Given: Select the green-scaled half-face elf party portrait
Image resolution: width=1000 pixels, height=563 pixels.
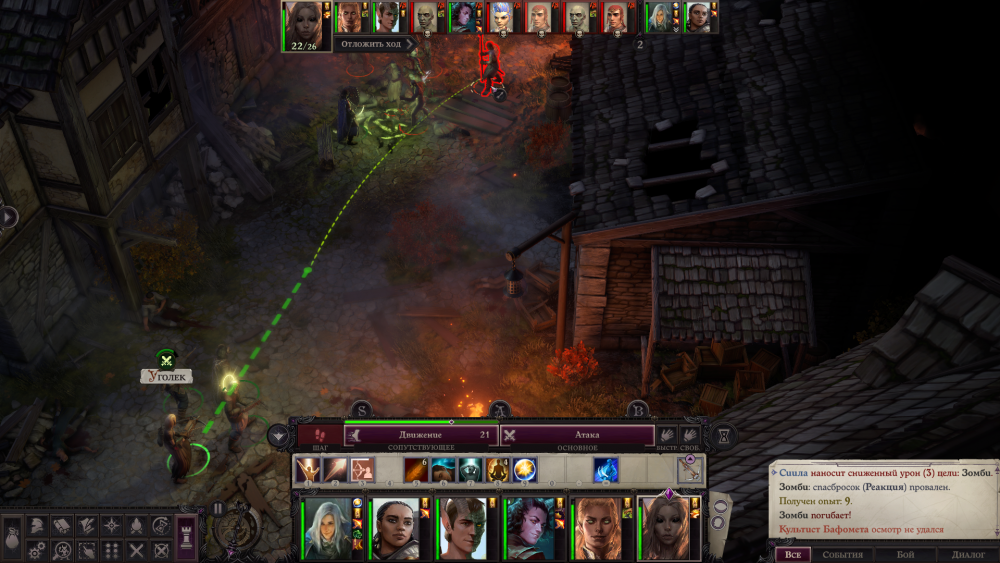Looking at the screenshot, I should click(461, 528).
